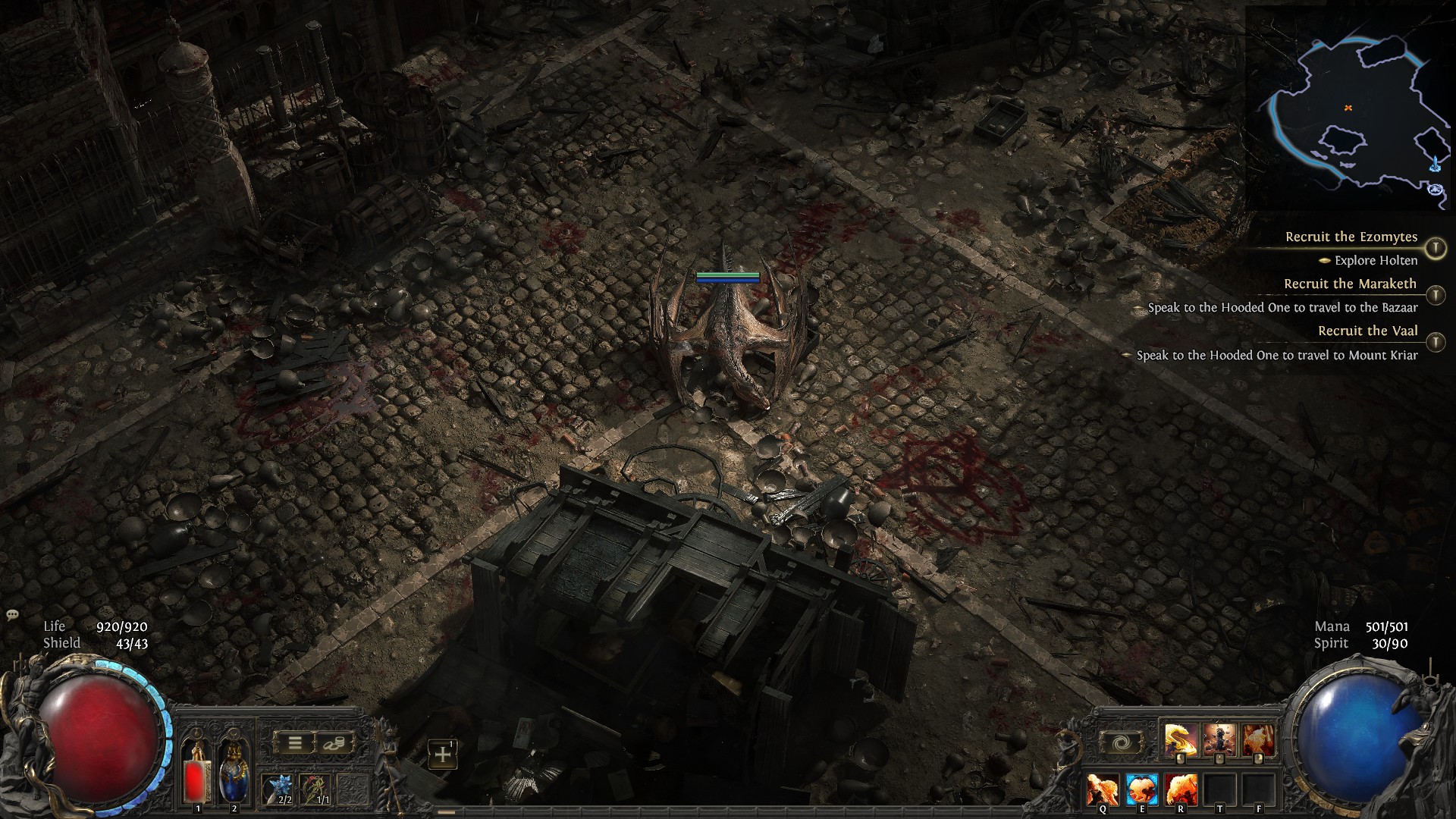1456x819 pixels.
Task: Activate the falling fire skill icon
Action: pyautogui.click(x=1257, y=739)
